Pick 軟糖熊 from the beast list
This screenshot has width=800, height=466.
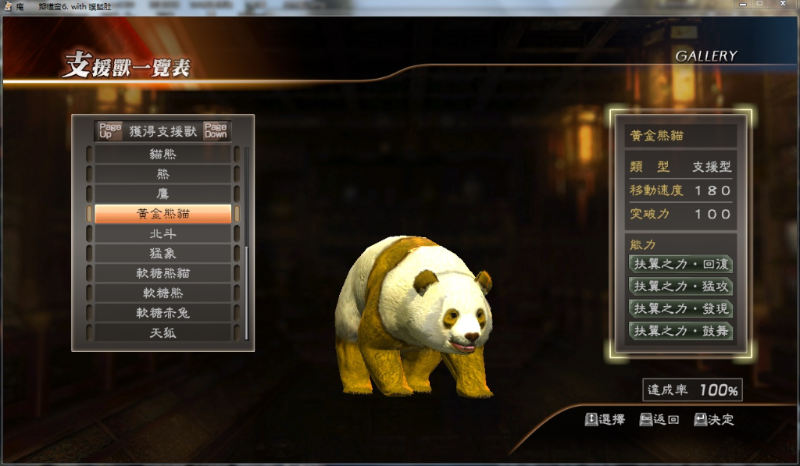(x=163, y=293)
